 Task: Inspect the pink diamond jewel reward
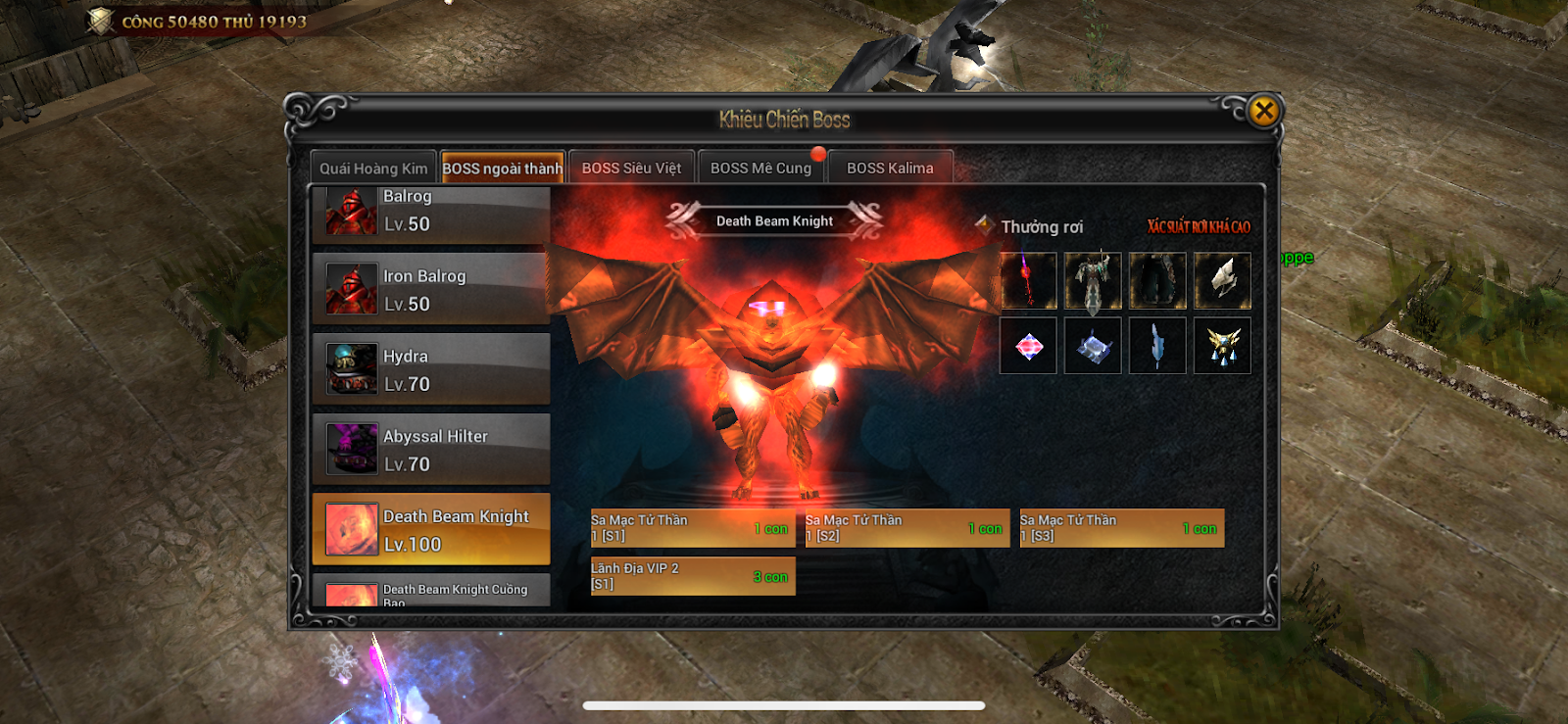click(x=1028, y=346)
